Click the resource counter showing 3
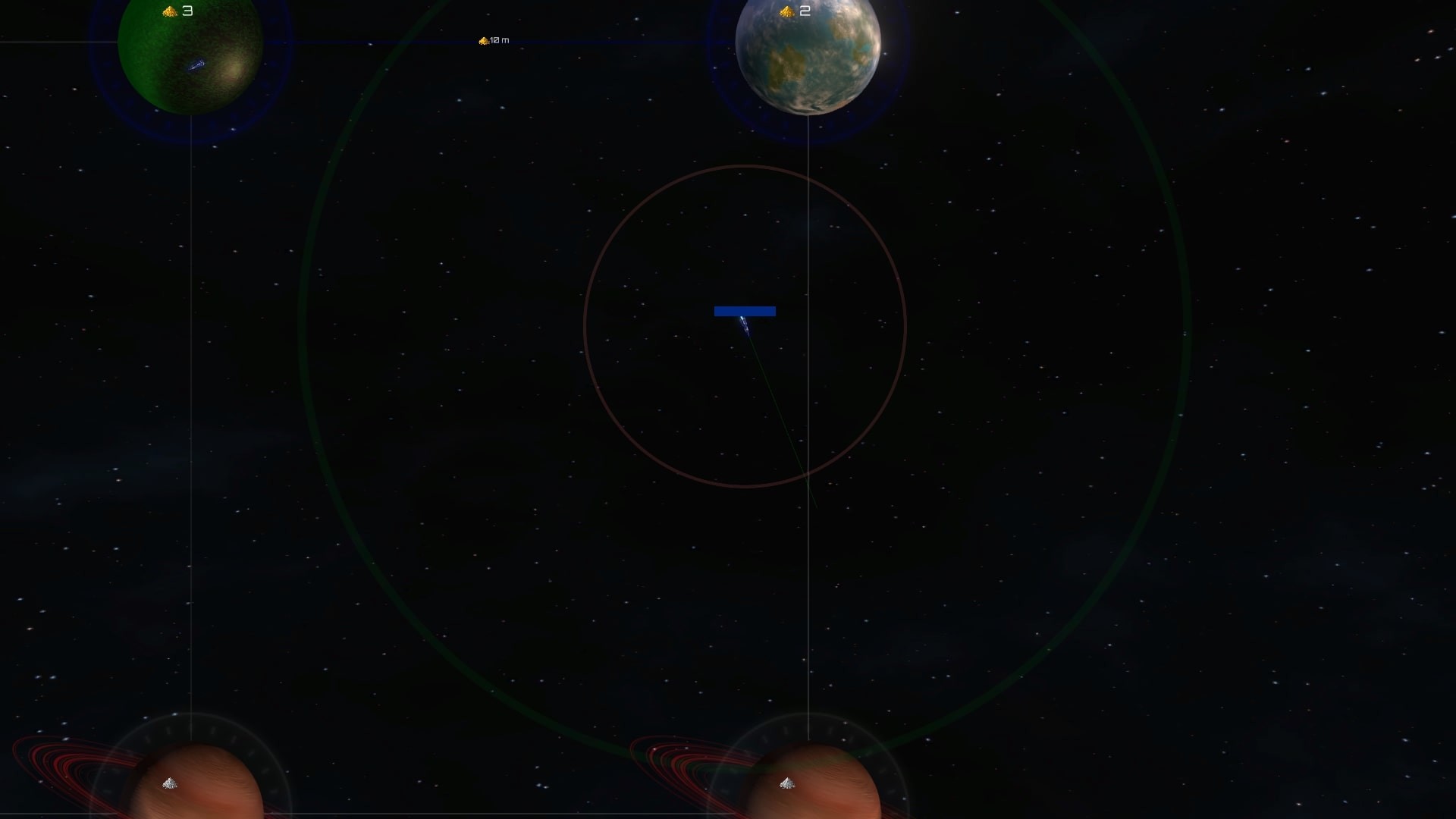Viewport: 1456px width, 819px height. (188, 11)
